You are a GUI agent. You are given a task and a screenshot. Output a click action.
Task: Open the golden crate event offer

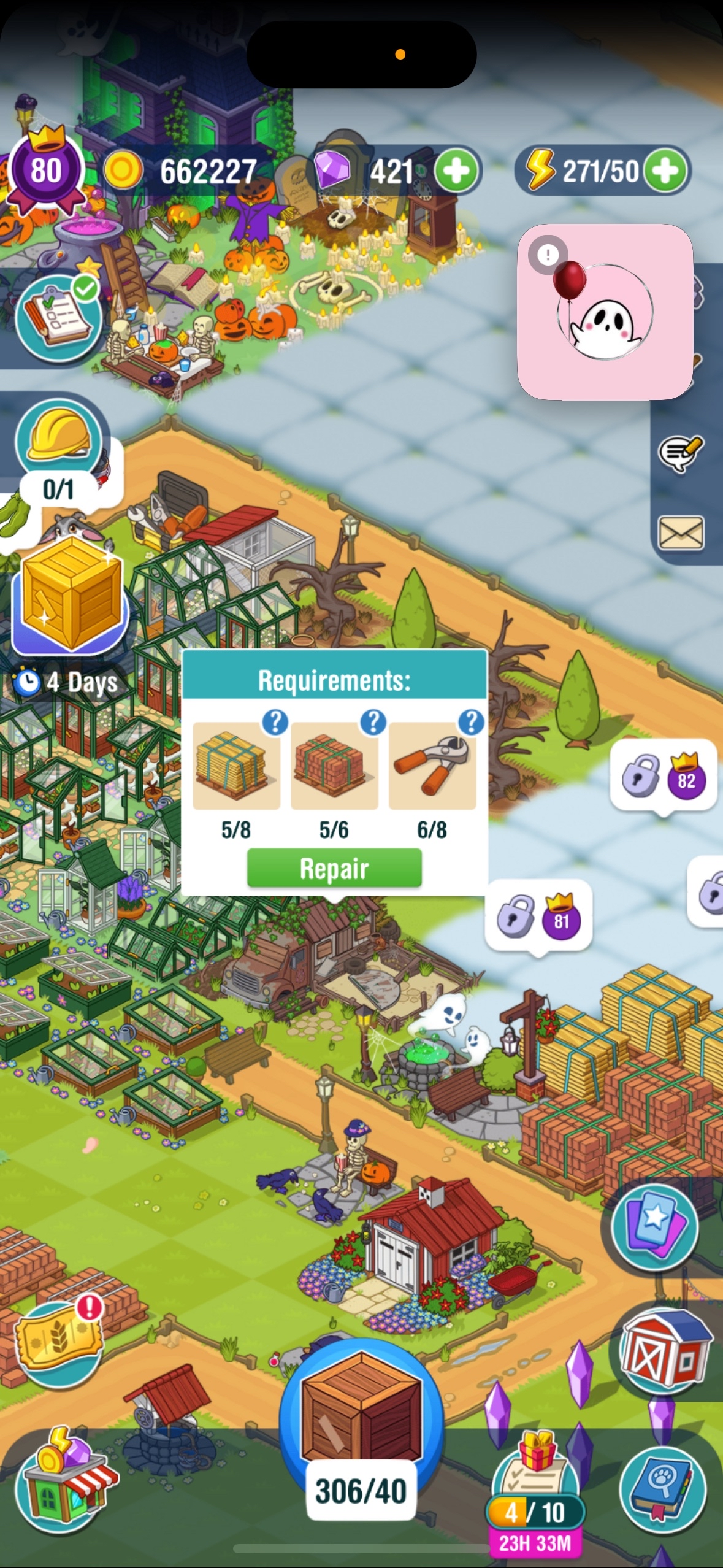click(x=70, y=594)
